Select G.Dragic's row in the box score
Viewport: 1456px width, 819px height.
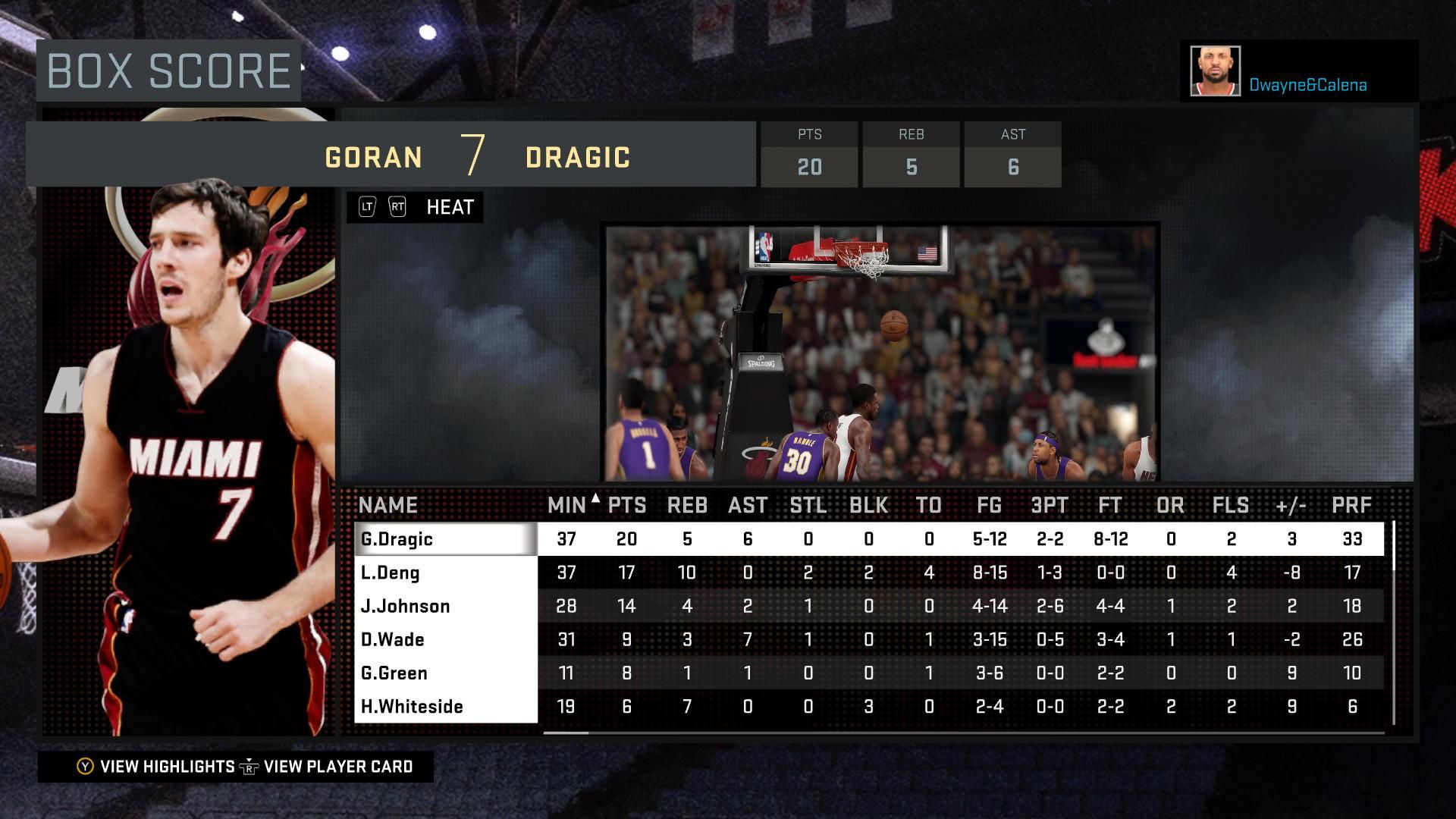[445, 539]
